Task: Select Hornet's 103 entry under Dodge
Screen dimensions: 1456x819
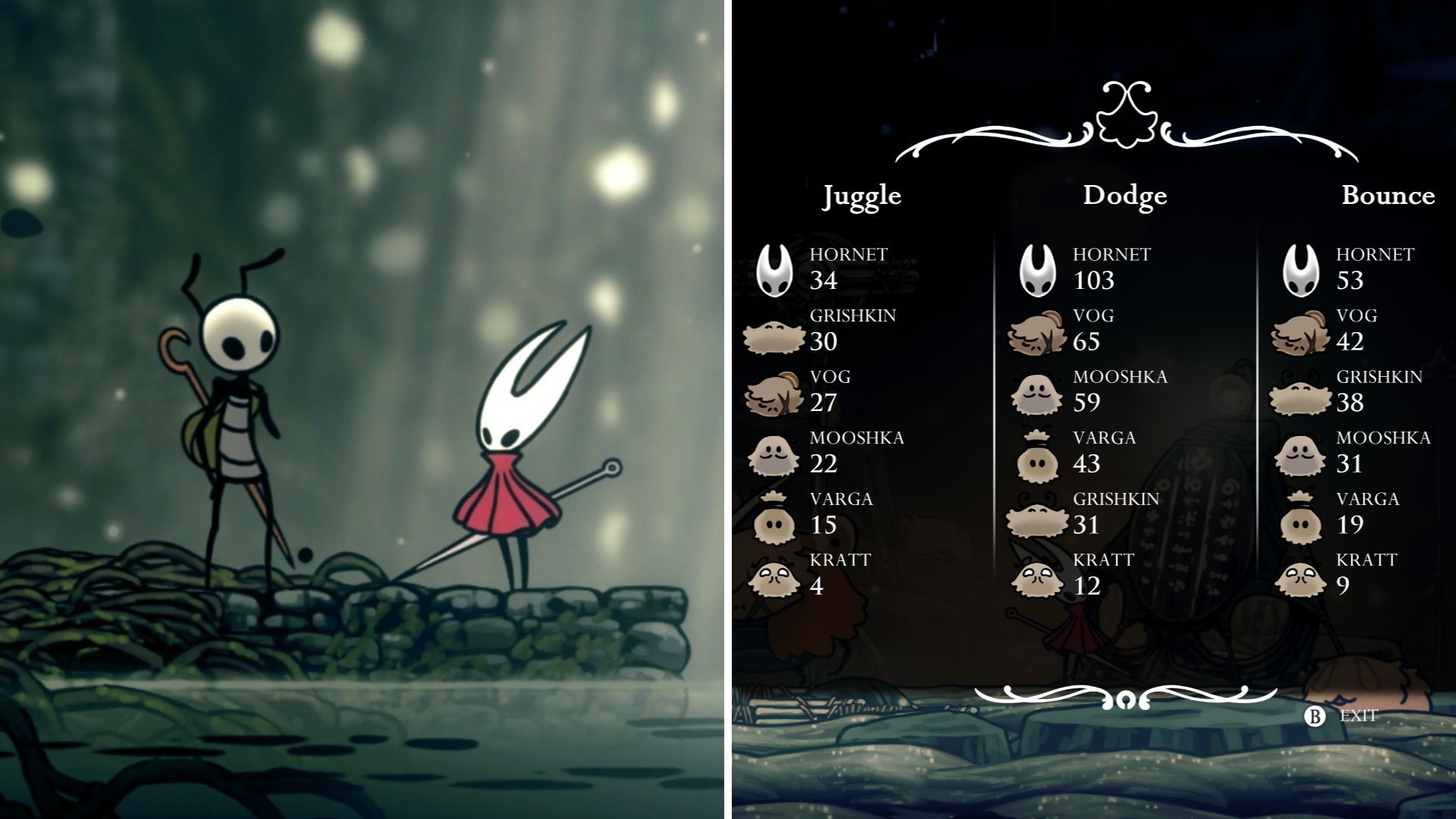Action: tap(1098, 268)
